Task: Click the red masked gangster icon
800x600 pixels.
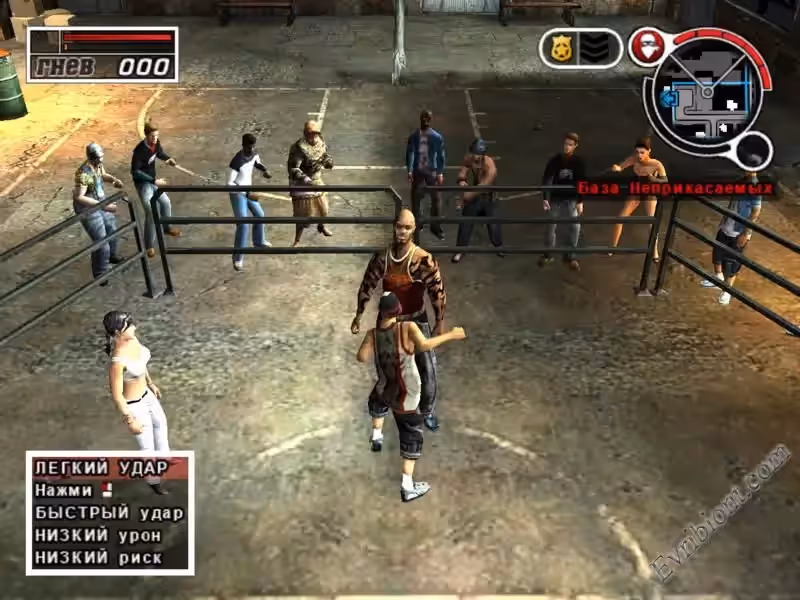Action: (648, 47)
